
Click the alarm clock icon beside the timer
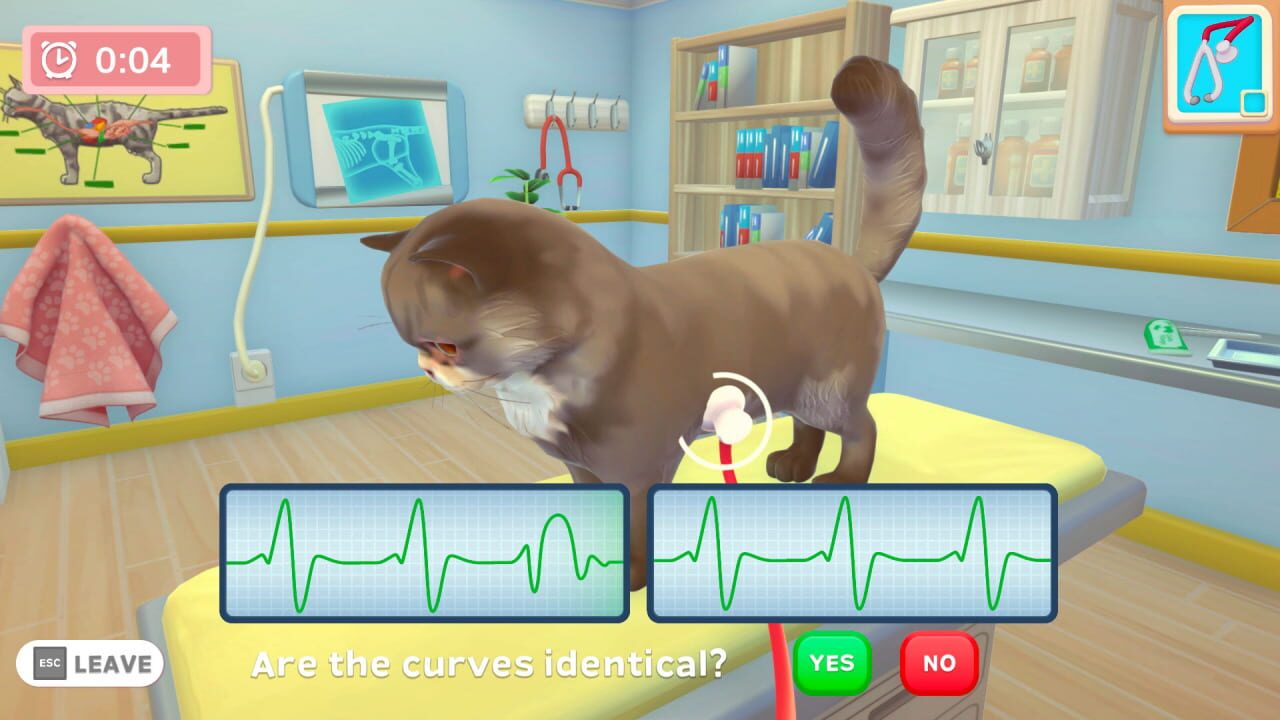point(57,60)
